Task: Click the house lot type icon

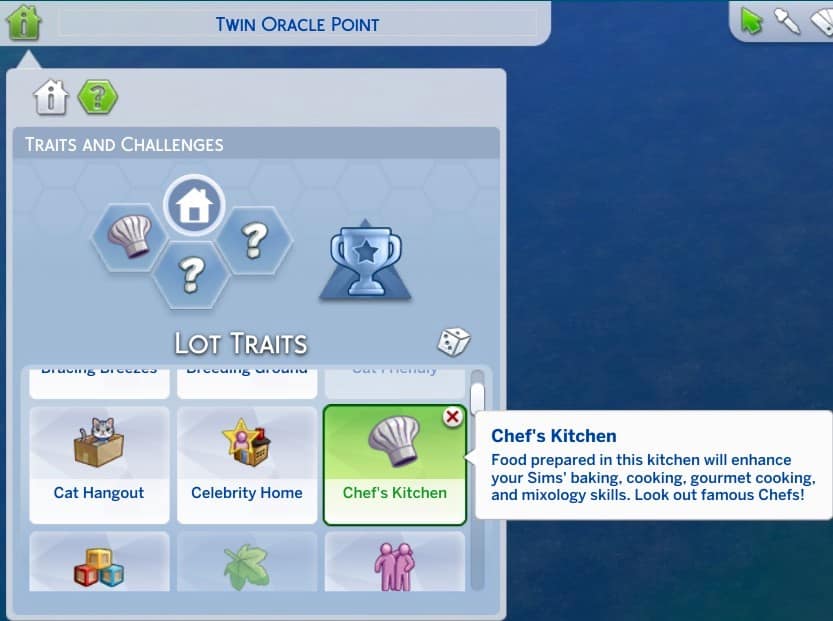Action: pos(194,206)
